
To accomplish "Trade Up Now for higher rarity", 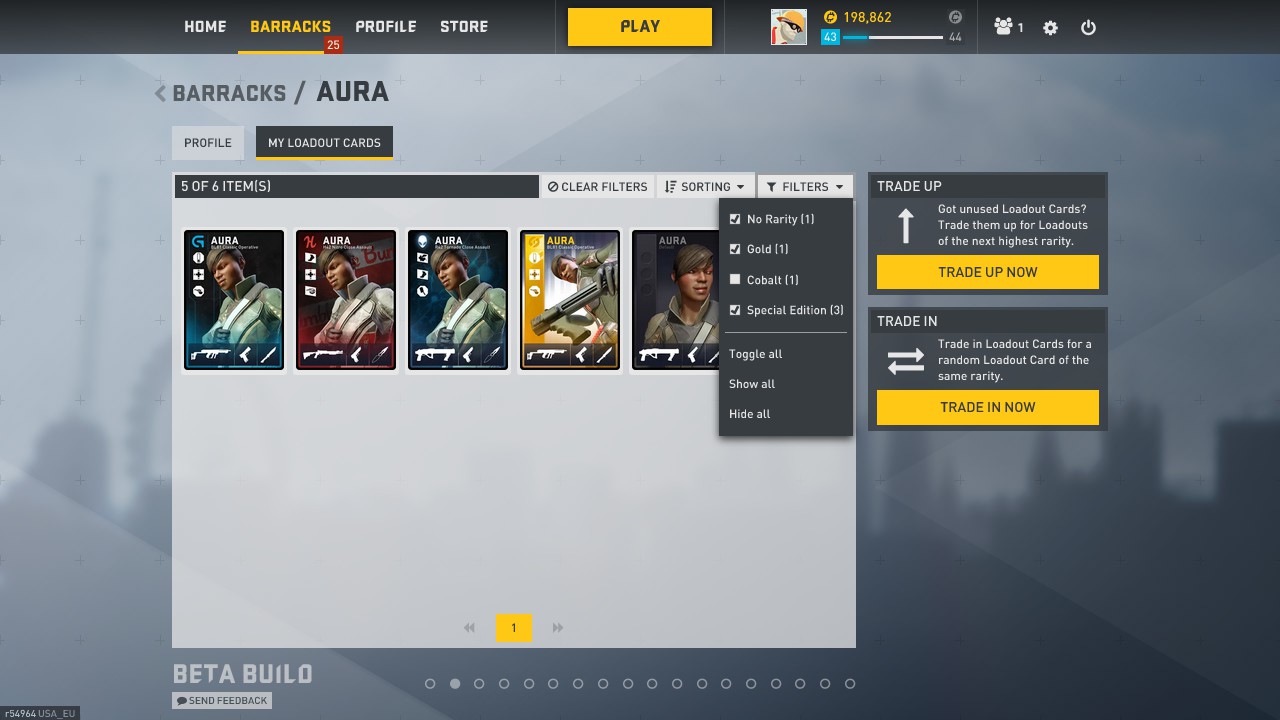I will point(987,272).
